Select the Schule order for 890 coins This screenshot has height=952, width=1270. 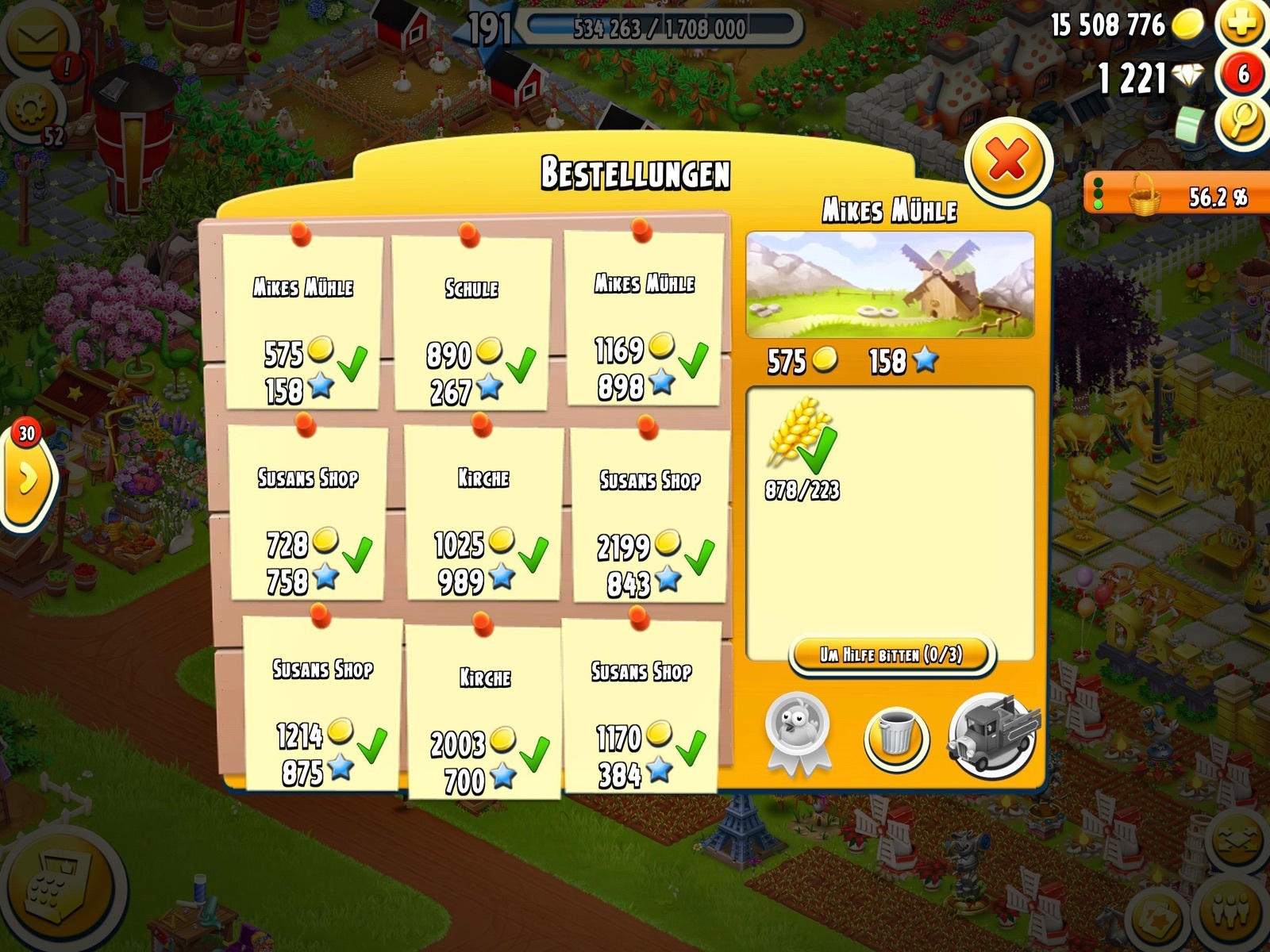(471, 324)
